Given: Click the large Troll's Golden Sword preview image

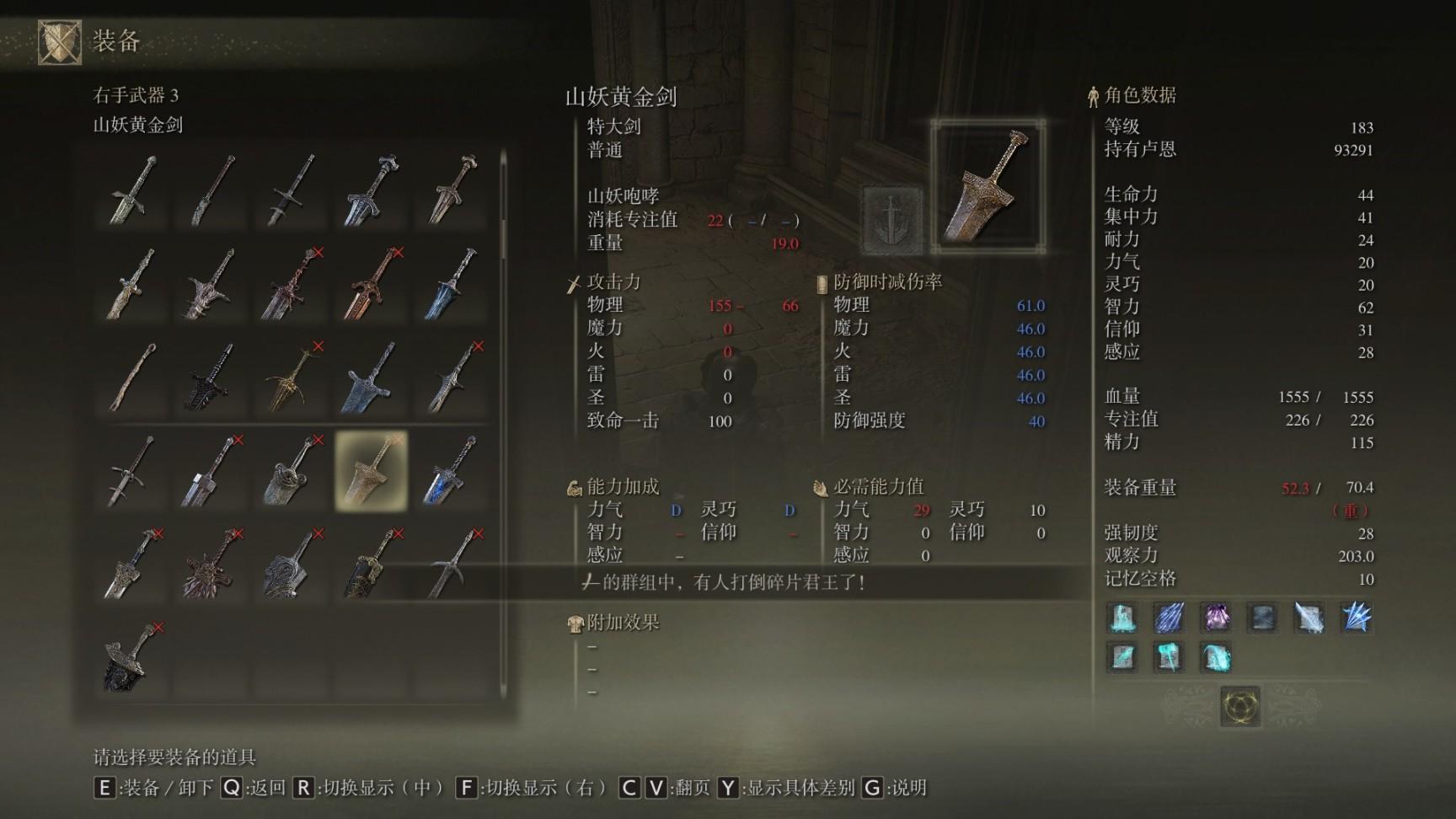Looking at the screenshot, I should tap(988, 187).
